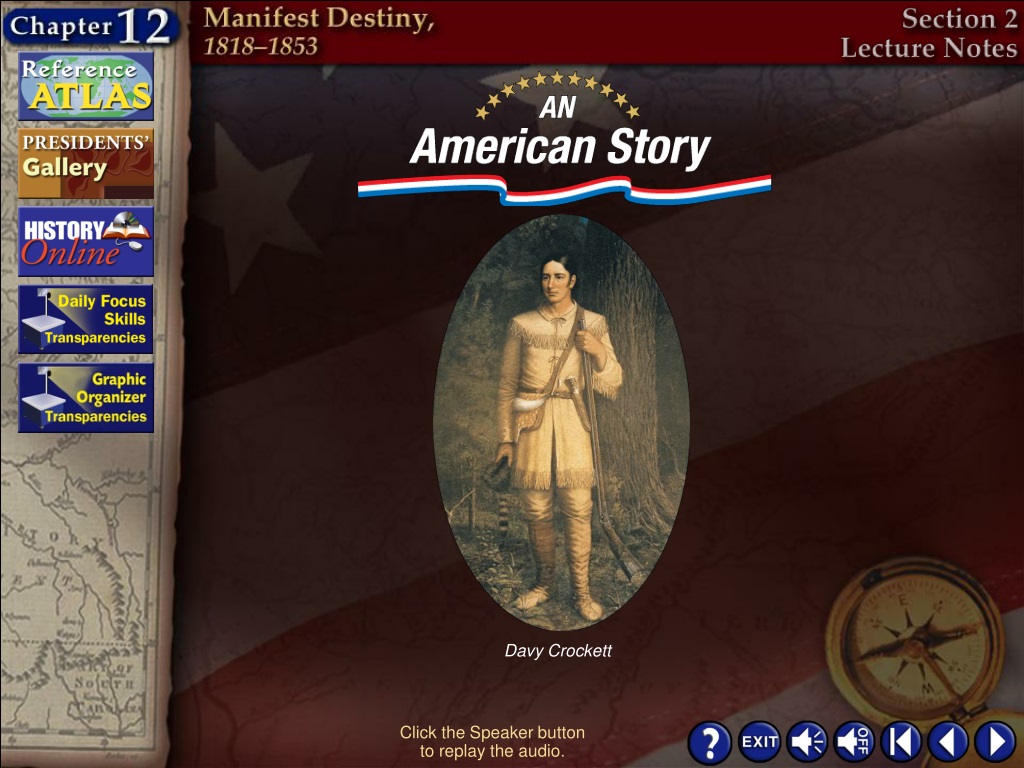Advance to the next slide
1024x768 pixels.
point(995,742)
